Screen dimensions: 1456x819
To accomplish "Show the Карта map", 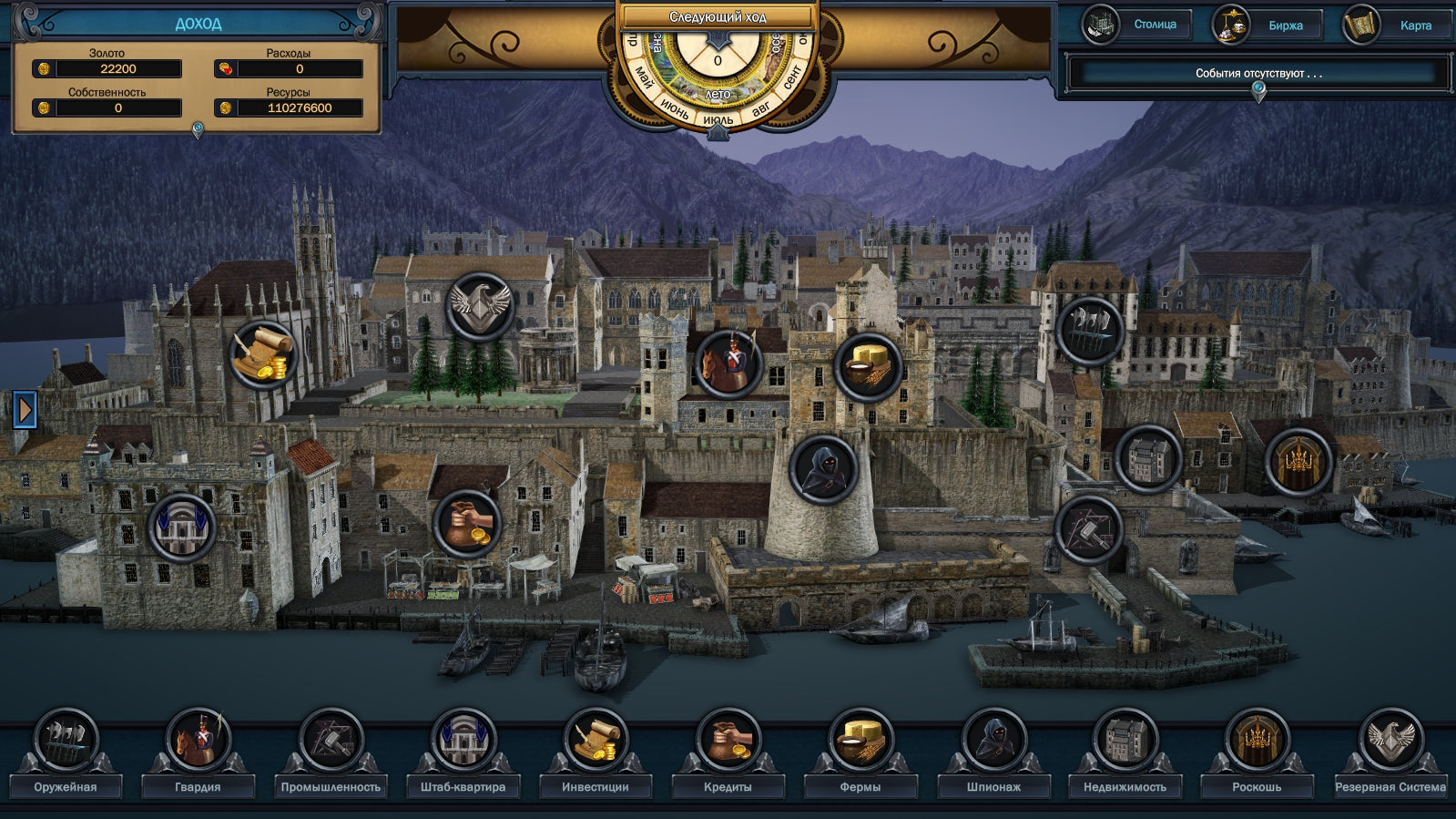I will click(x=1398, y=26).
